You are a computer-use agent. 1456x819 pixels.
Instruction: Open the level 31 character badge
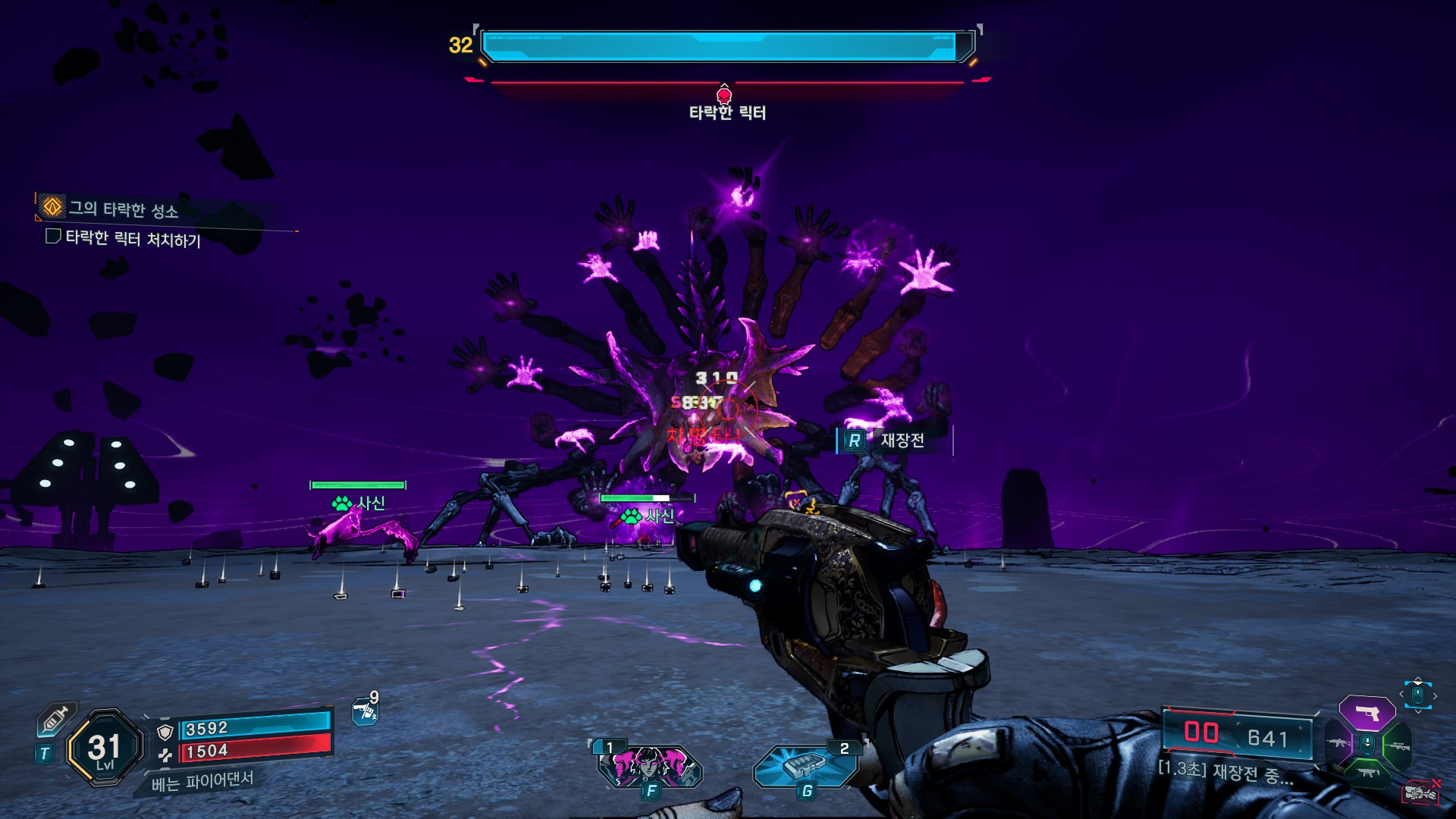click(x=105, y=748)
